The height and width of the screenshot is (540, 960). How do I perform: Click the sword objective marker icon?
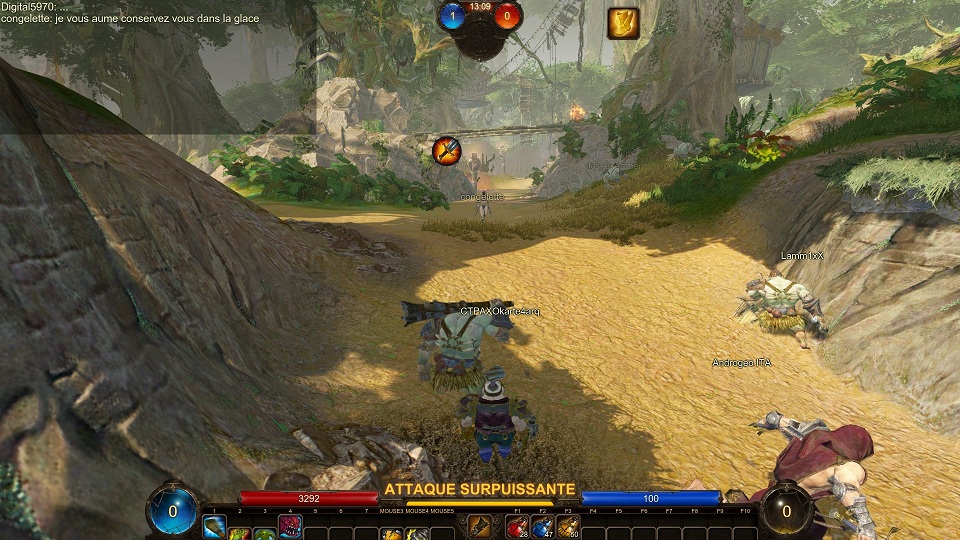point(447,151)
